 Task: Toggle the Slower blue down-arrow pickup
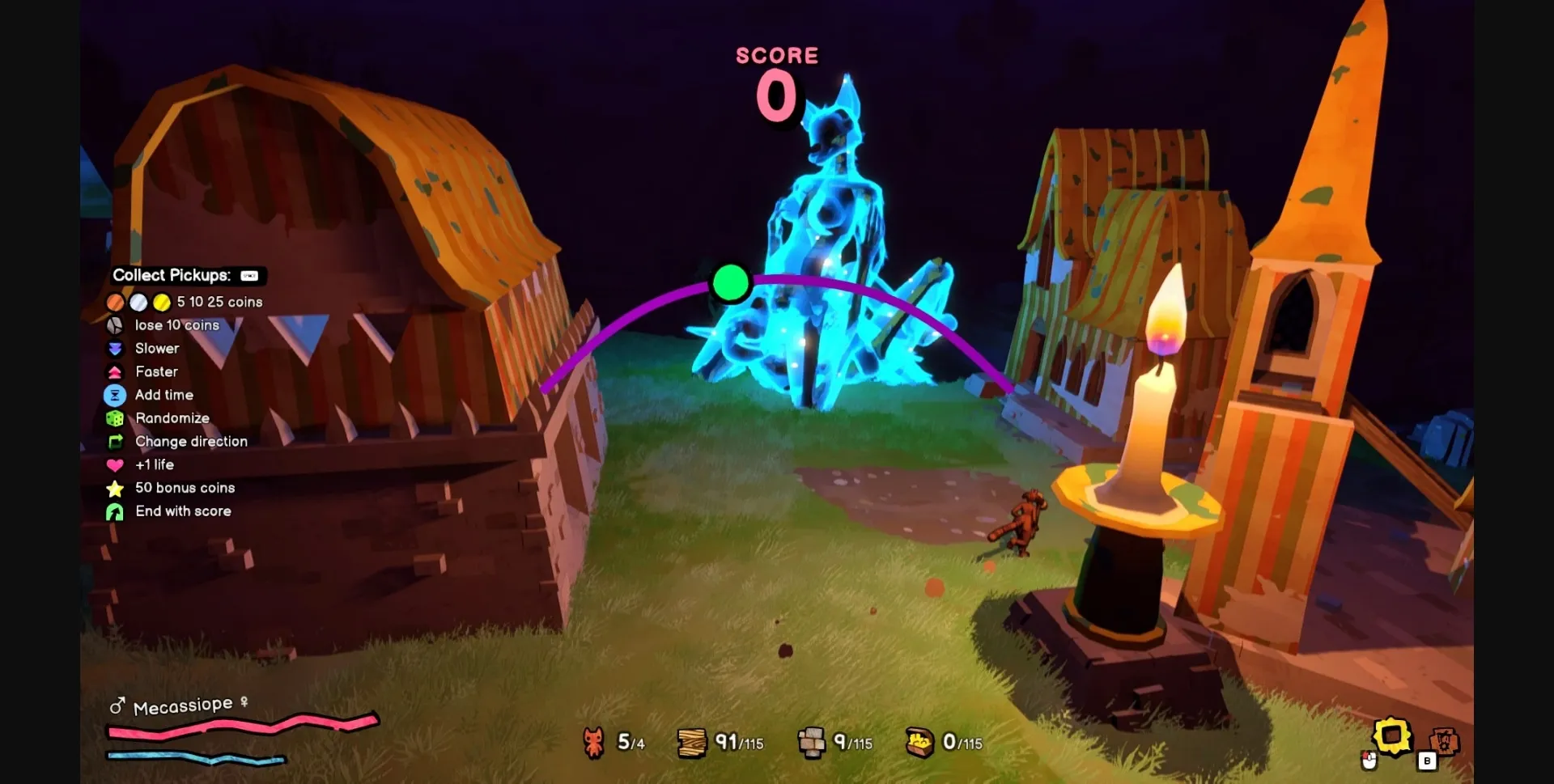click(x=116, y=349)
